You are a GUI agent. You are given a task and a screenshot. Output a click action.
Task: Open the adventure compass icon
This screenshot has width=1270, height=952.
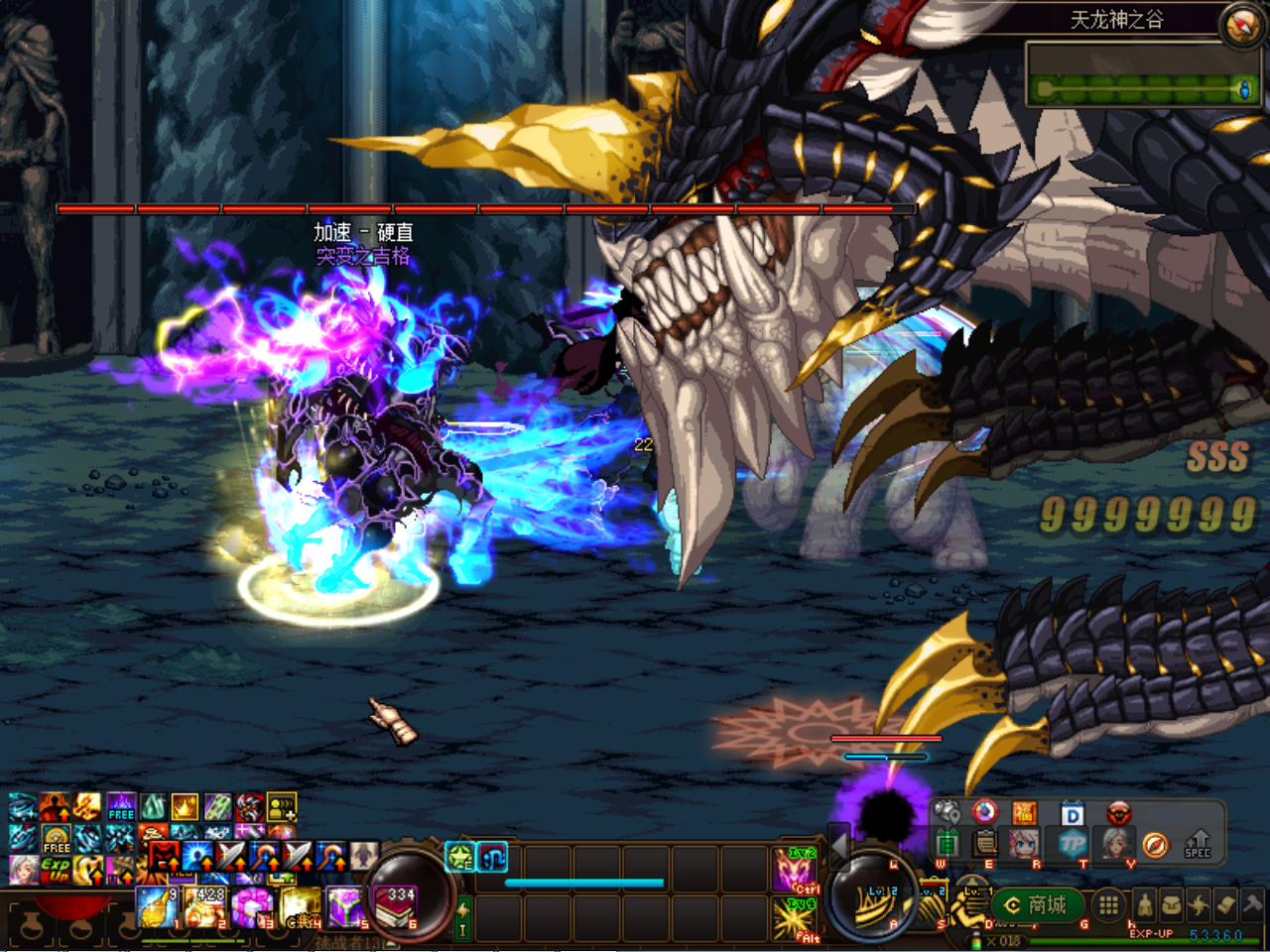pyautogui.click(x=1155, y=845)
